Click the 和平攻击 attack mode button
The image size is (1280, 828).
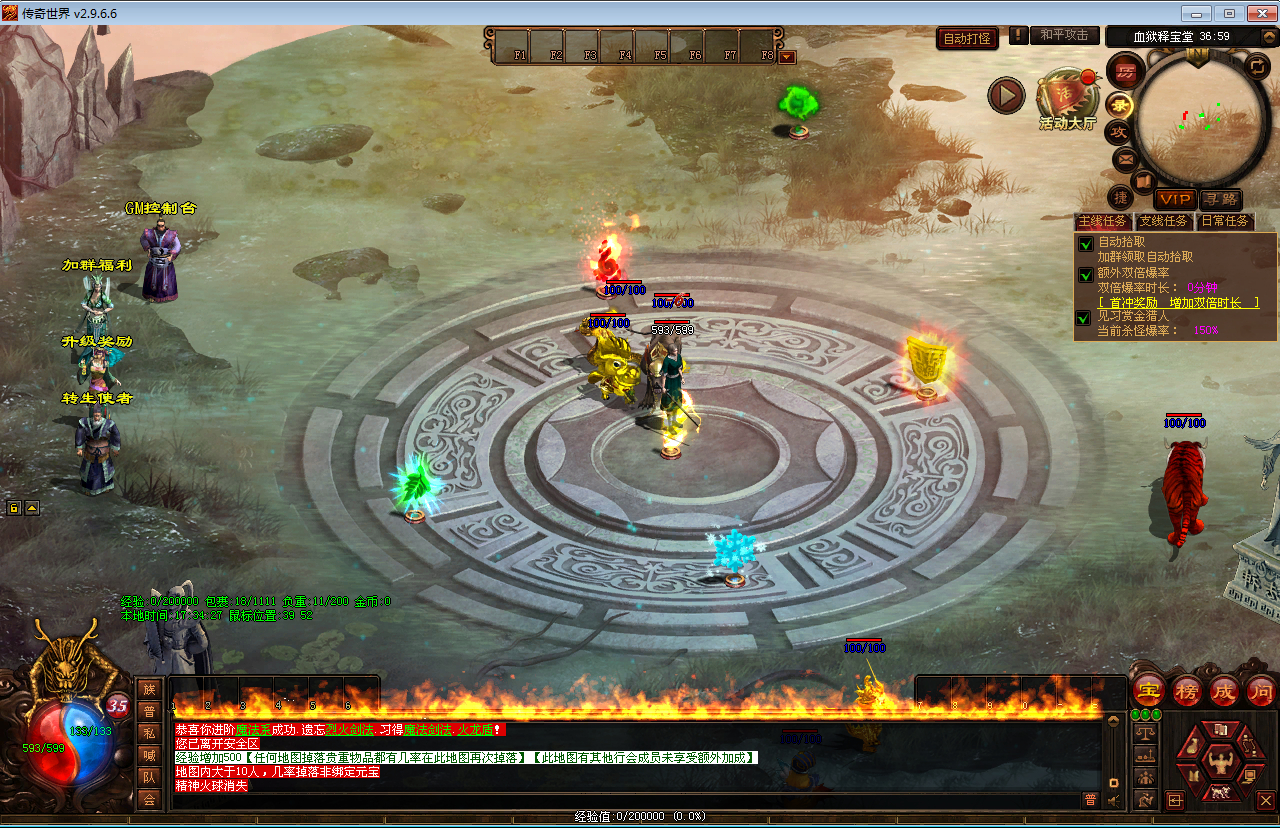(x=1064, y=35)
